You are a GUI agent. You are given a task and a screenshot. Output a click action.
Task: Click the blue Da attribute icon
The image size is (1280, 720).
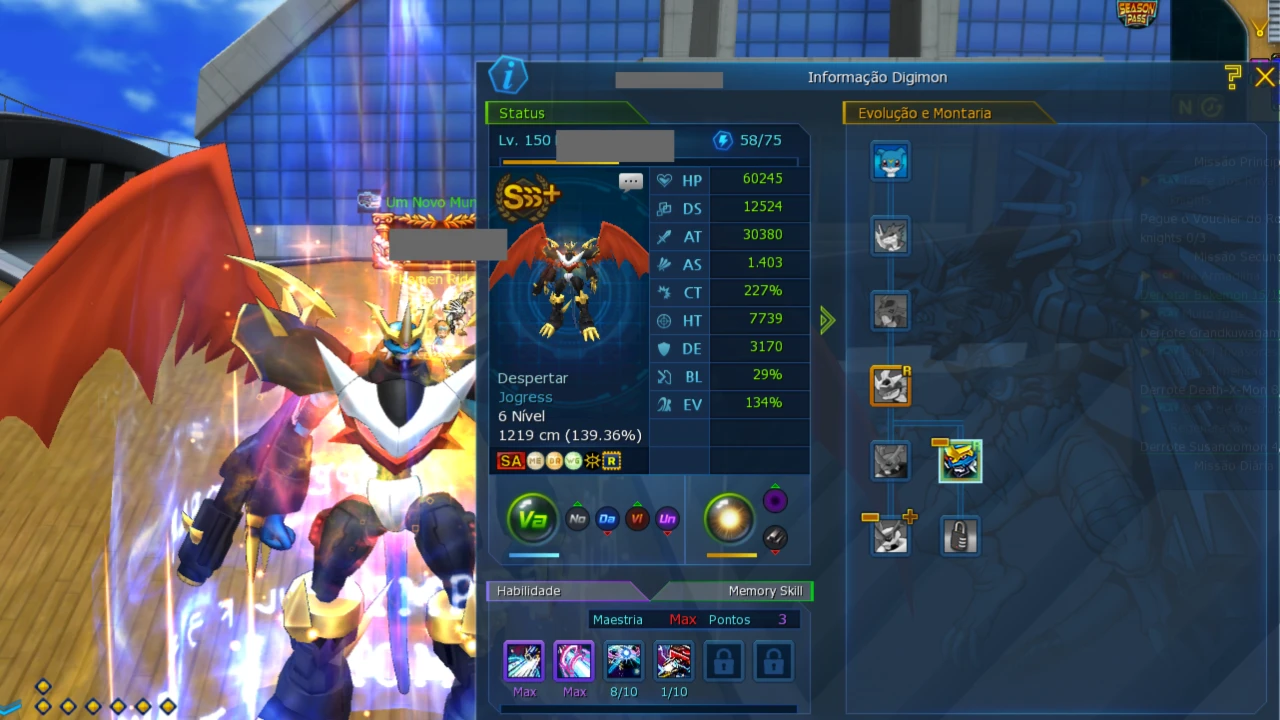point(607,519)
